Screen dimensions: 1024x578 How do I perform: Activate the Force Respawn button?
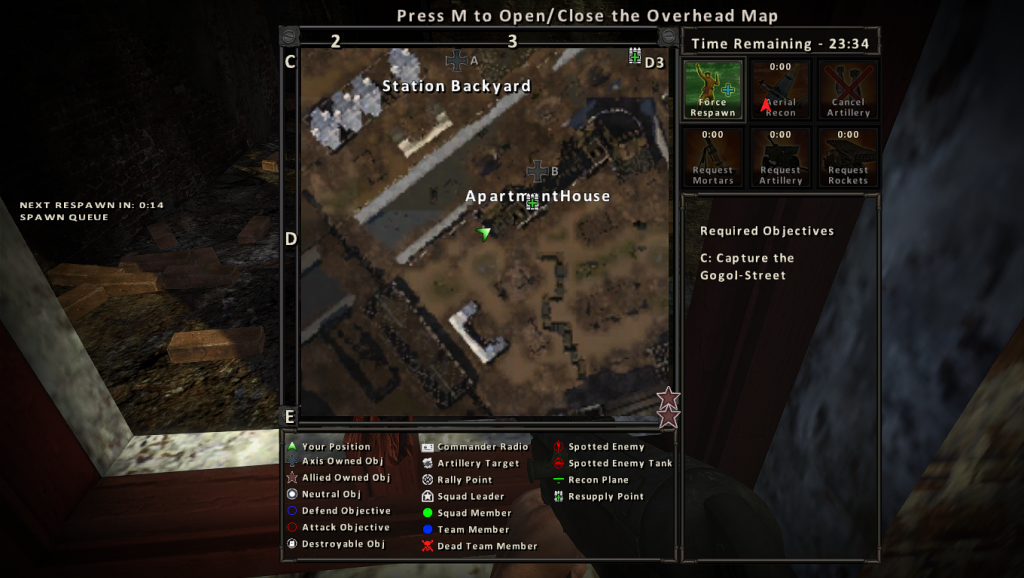pos(713,90)
